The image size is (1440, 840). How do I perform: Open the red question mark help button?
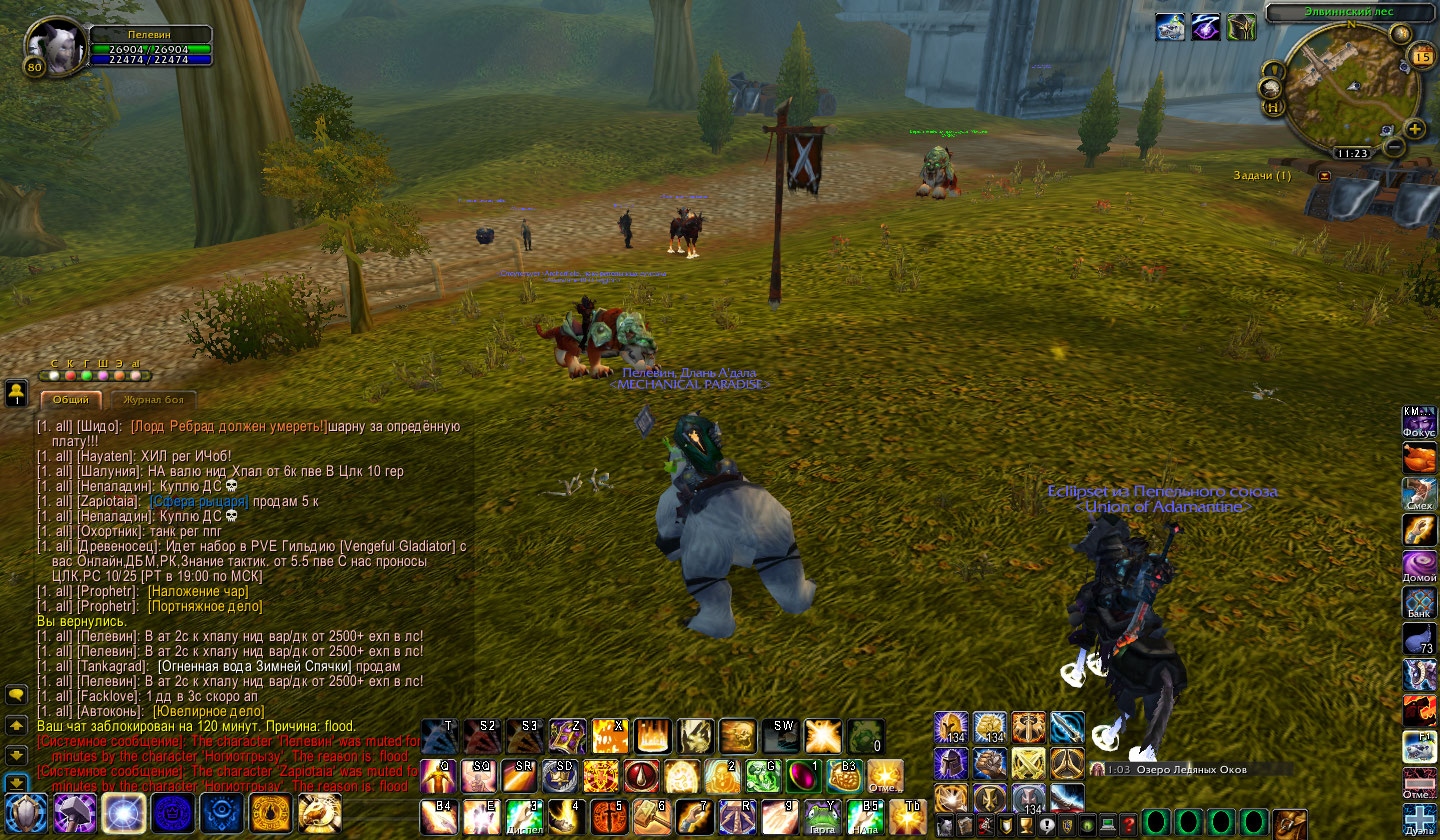click(x=1128, y=826)
